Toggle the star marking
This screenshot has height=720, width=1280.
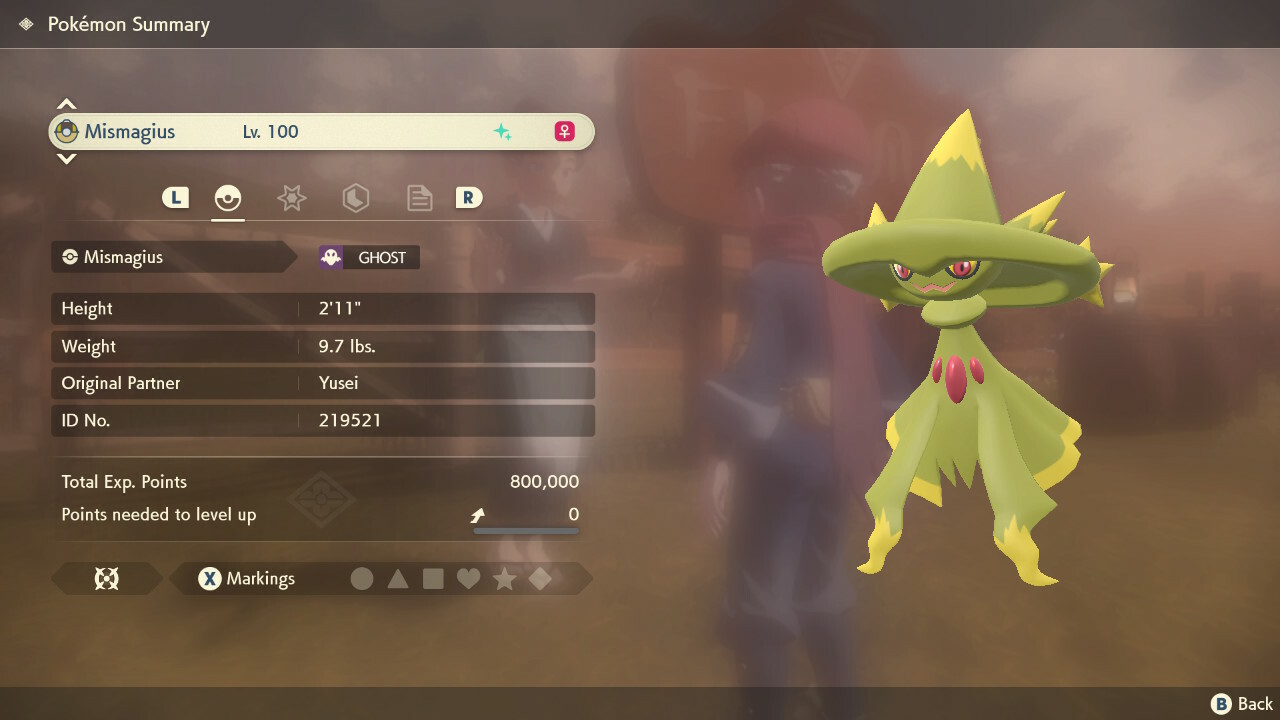coord(504,579)
